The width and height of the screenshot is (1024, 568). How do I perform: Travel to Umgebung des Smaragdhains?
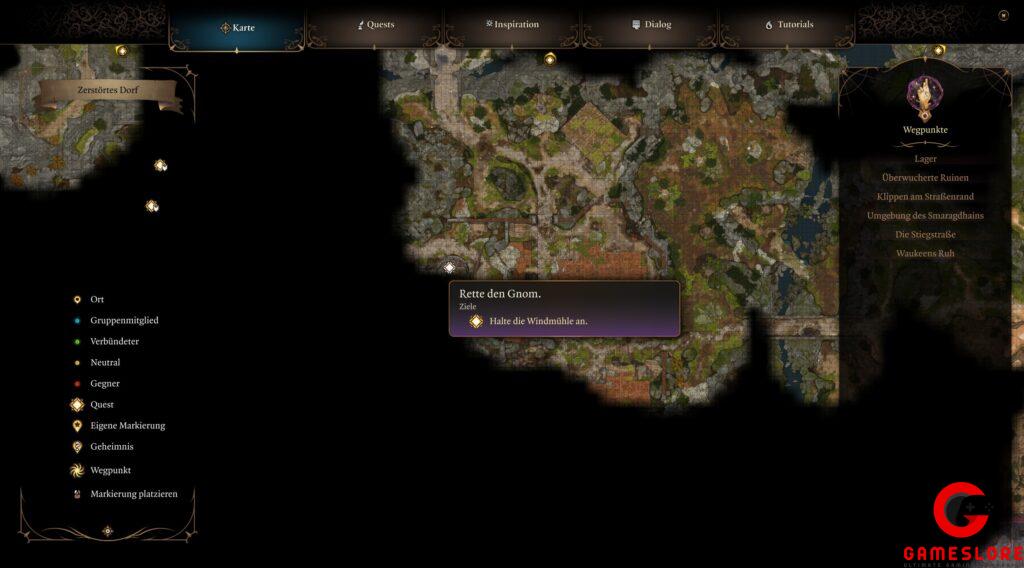(x=925, y=216)
